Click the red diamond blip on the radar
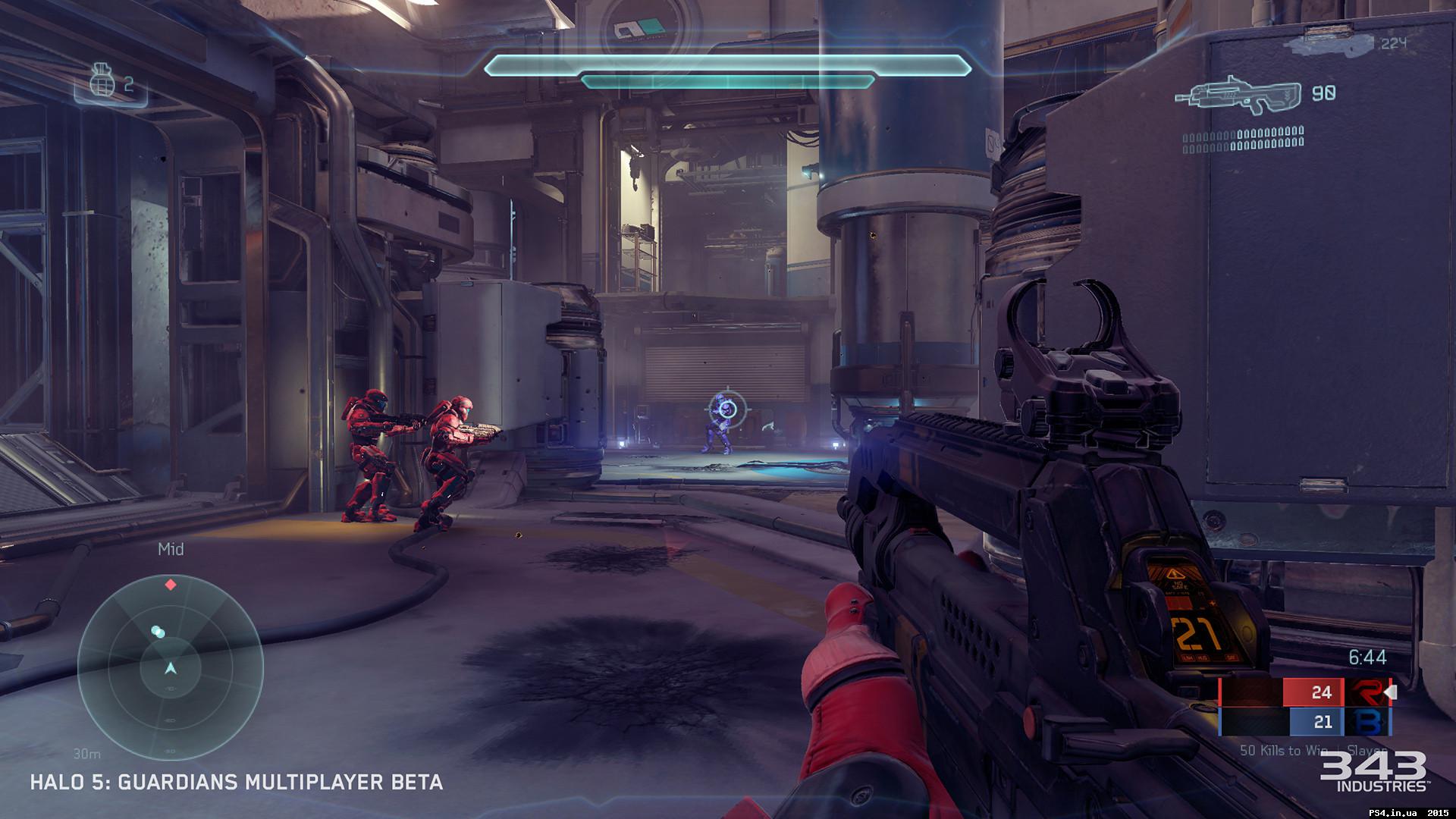This screenshot has height=819, width=1456. coord(170,584)
